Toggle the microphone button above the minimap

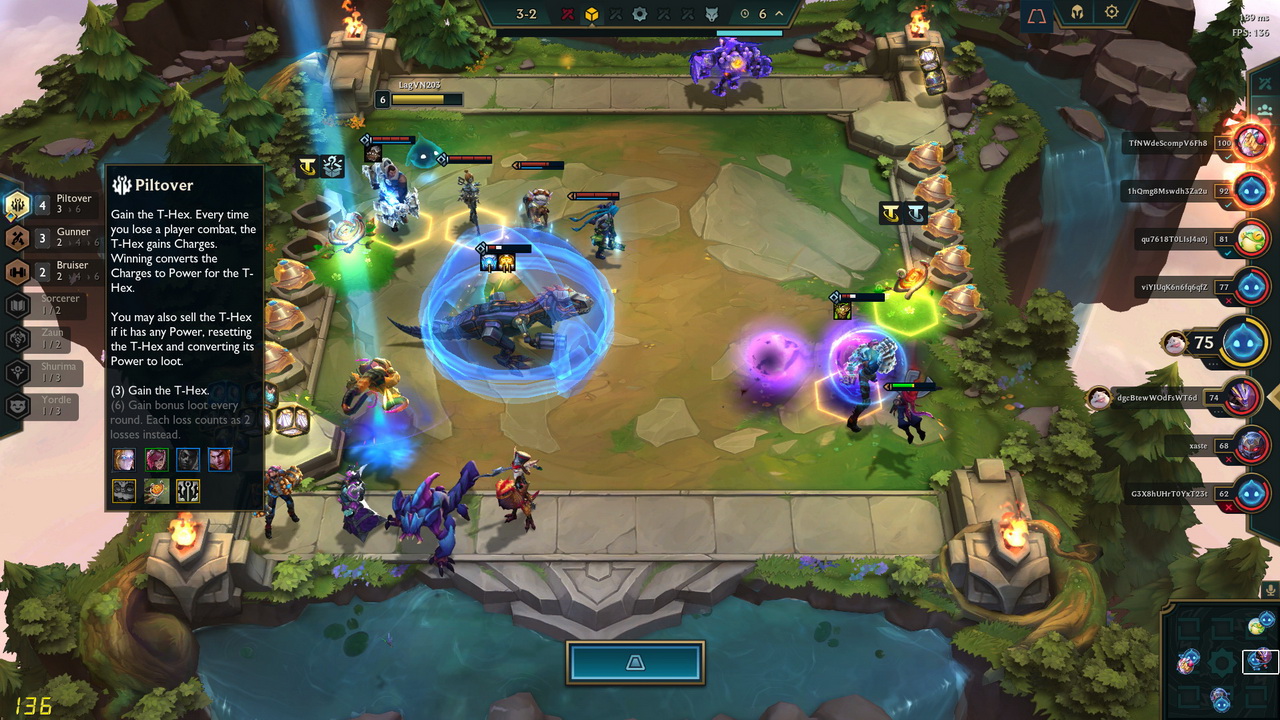point(1271,590)
